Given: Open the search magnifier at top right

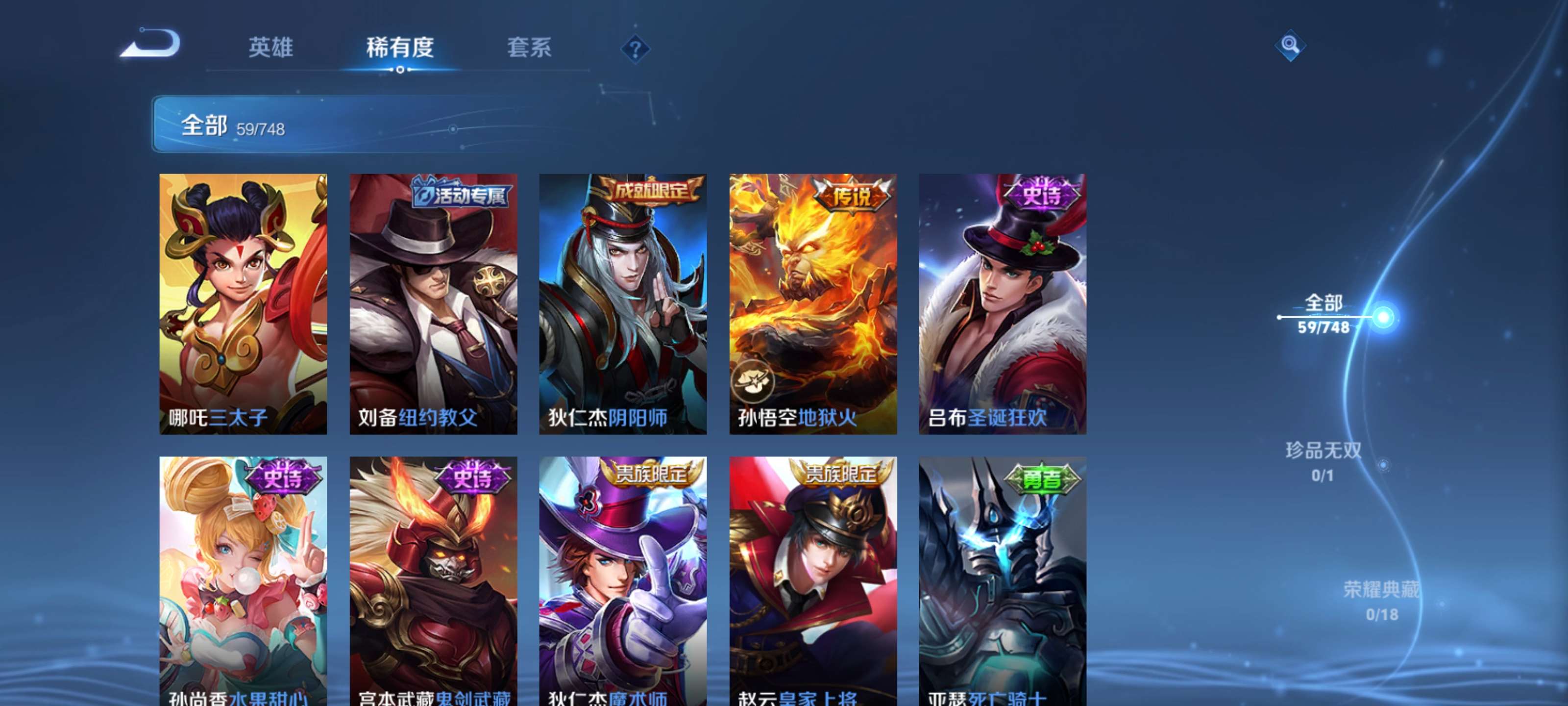Looking at the screenshot, I should (x=1291, y=46).
